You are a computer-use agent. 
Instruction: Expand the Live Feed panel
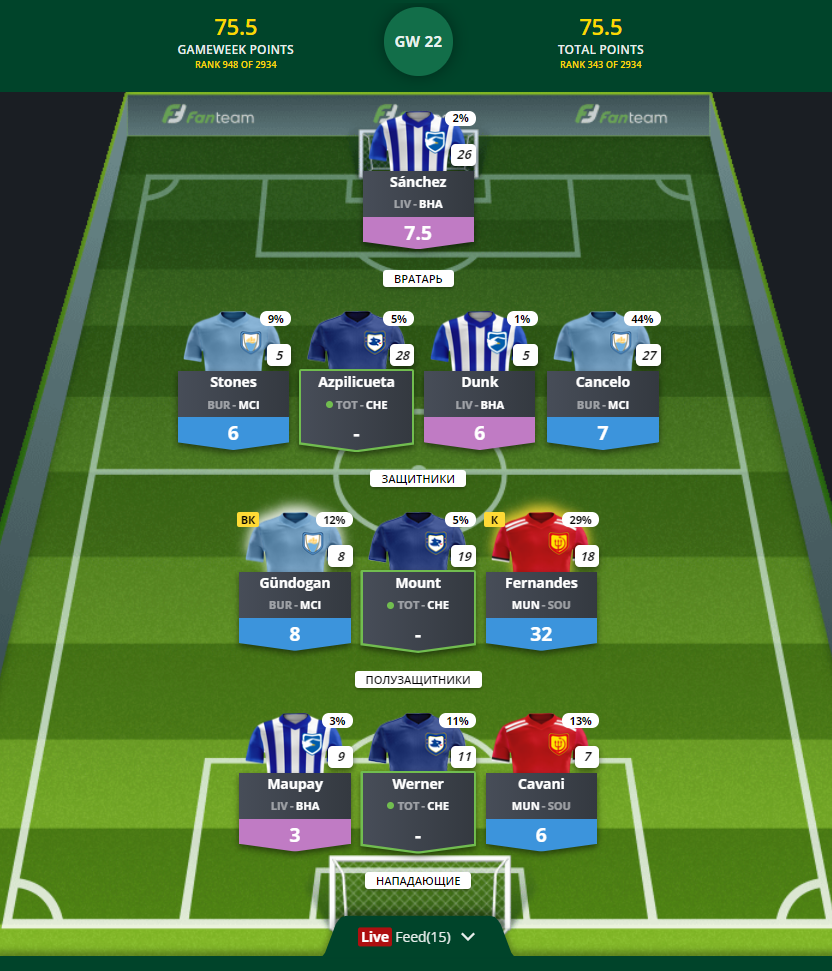[x=417, y=937]
